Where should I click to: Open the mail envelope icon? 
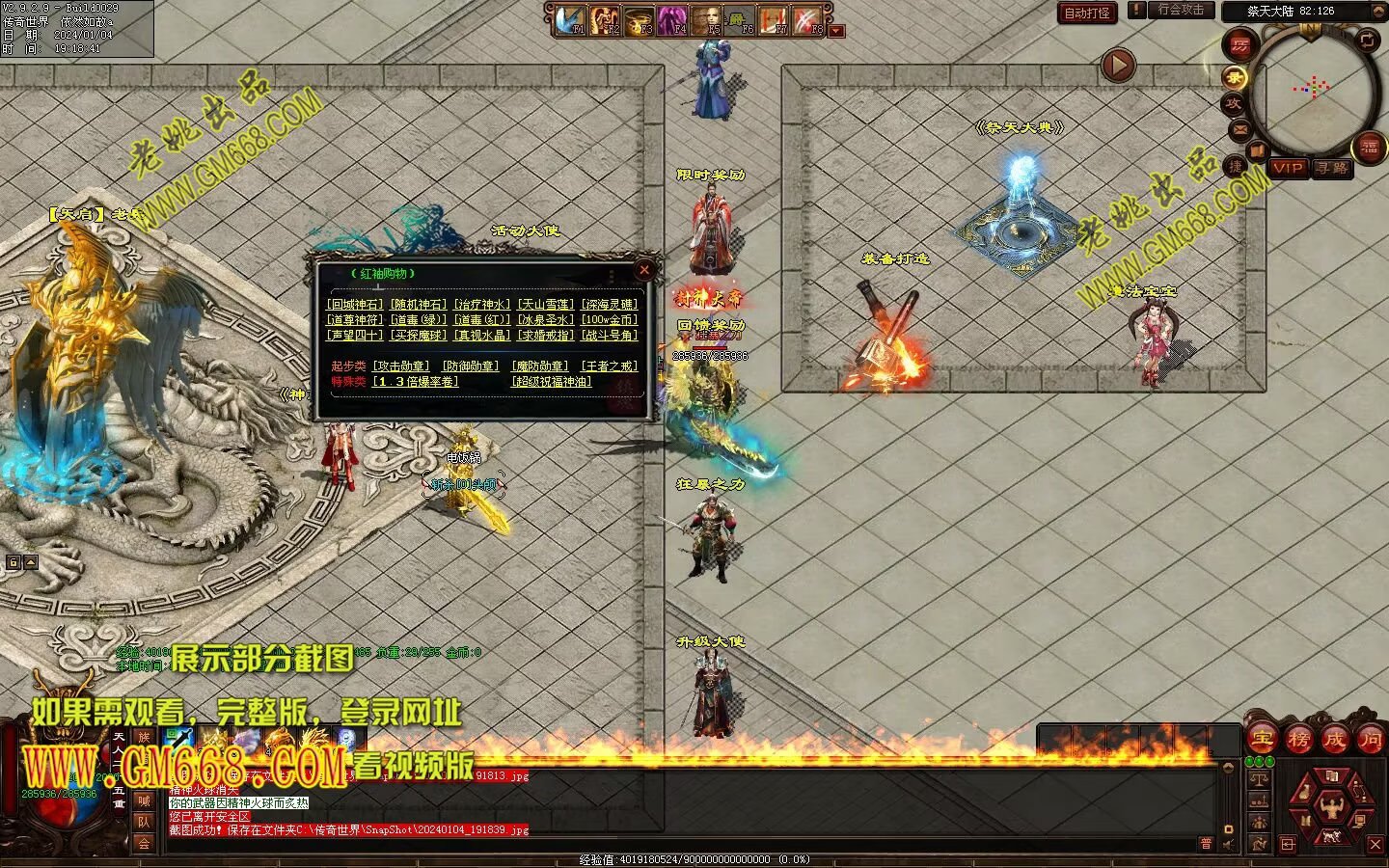pos(1239,129)
